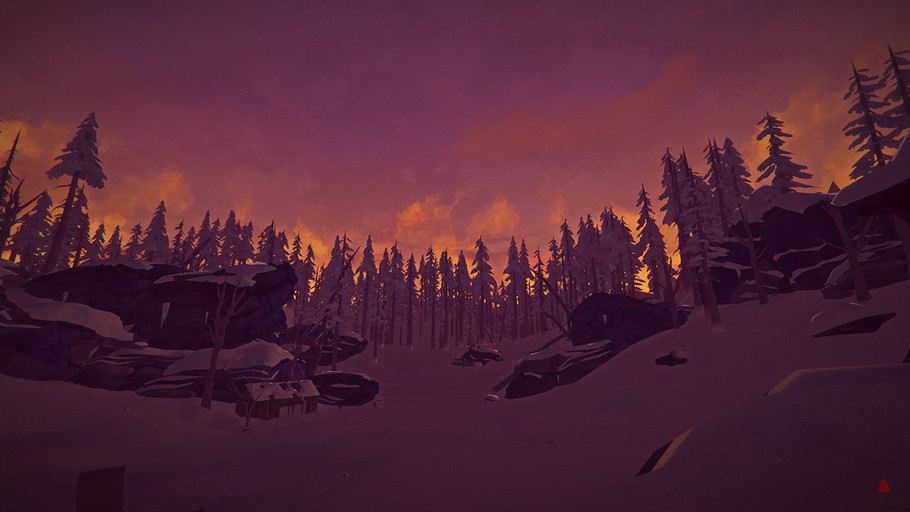Click the red warning status icon

pos(883,486)
